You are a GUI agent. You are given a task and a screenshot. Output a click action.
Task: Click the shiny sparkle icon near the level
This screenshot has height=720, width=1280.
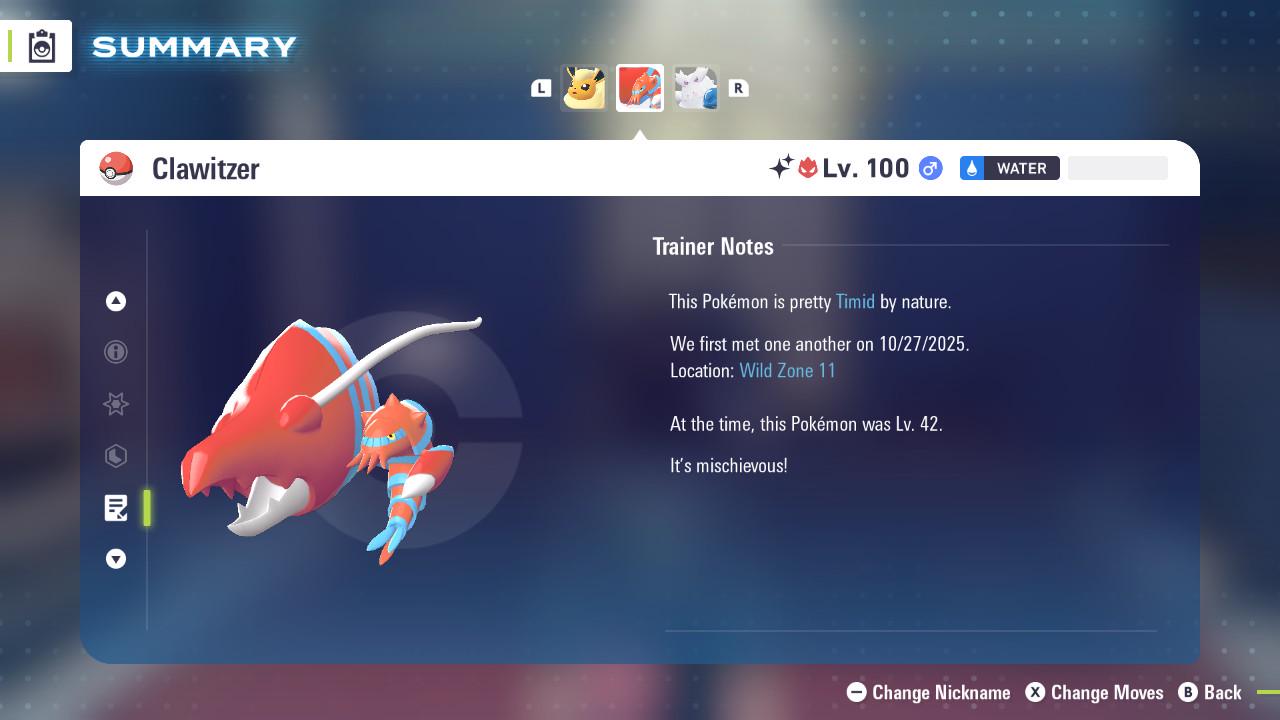782,168
